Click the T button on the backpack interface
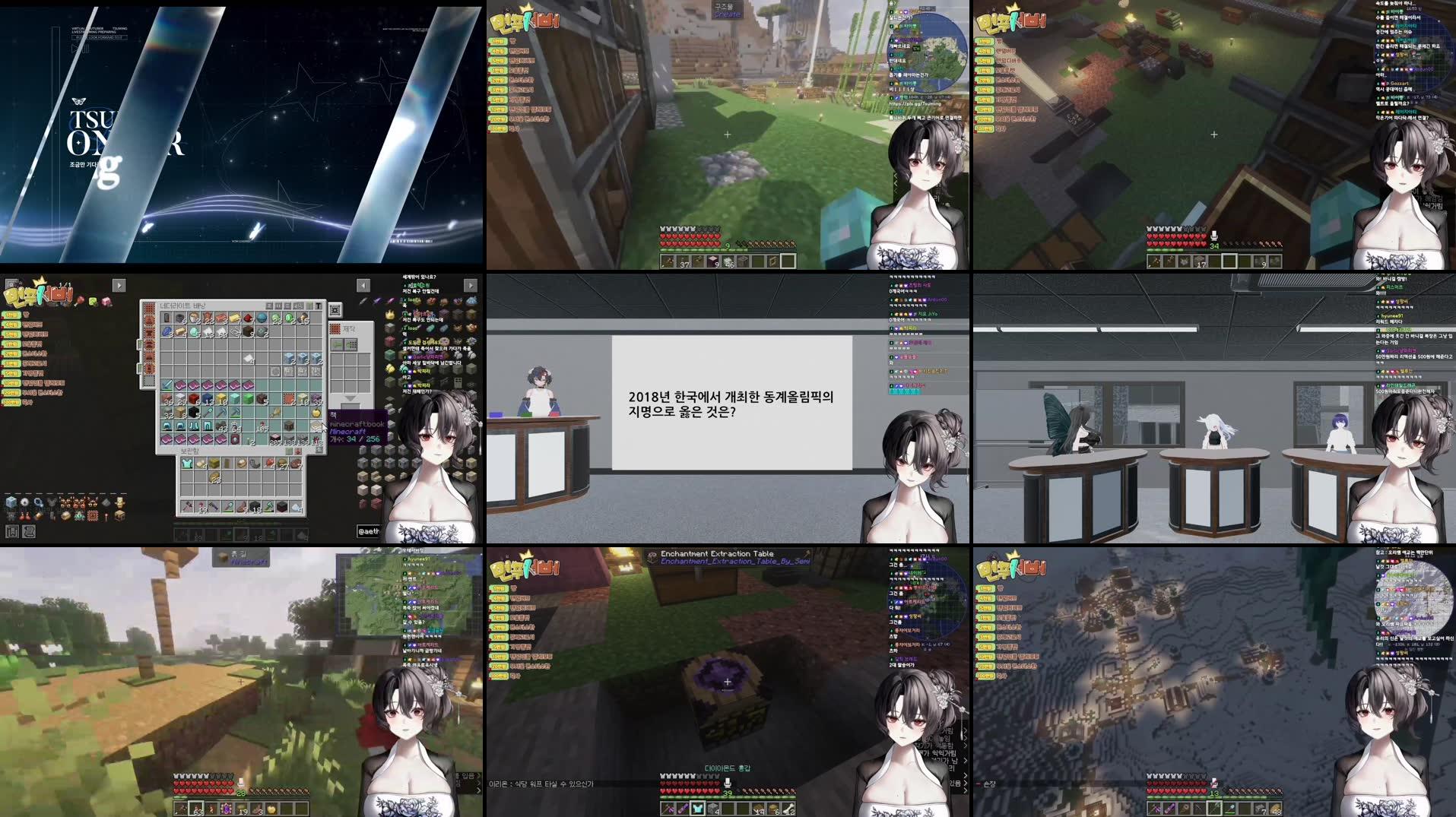The width and height of the screenshot is (1456, 817). [319, 306]
